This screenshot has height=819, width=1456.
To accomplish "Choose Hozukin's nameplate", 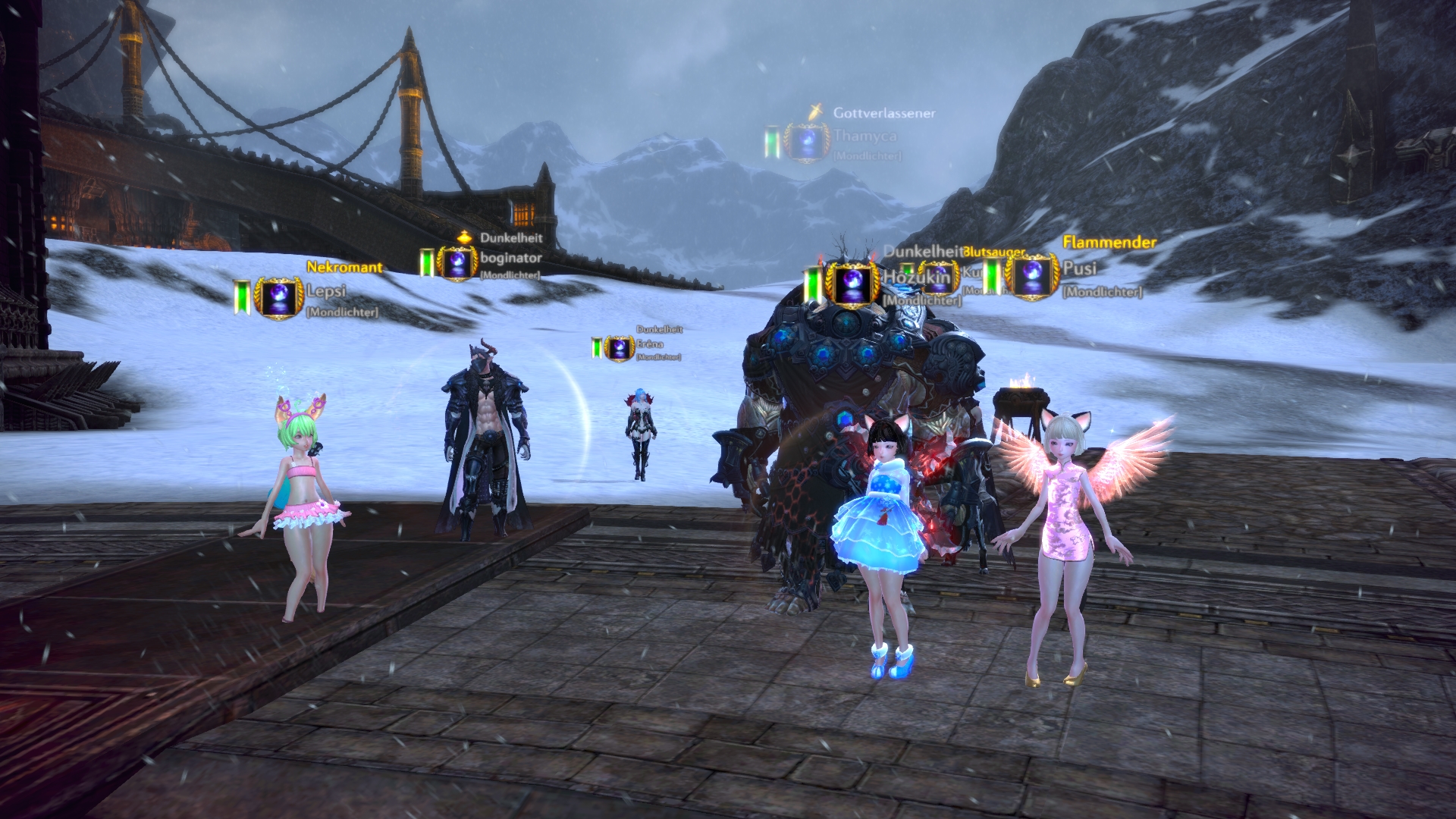I will pyautogui.click(x=916, y=278).
